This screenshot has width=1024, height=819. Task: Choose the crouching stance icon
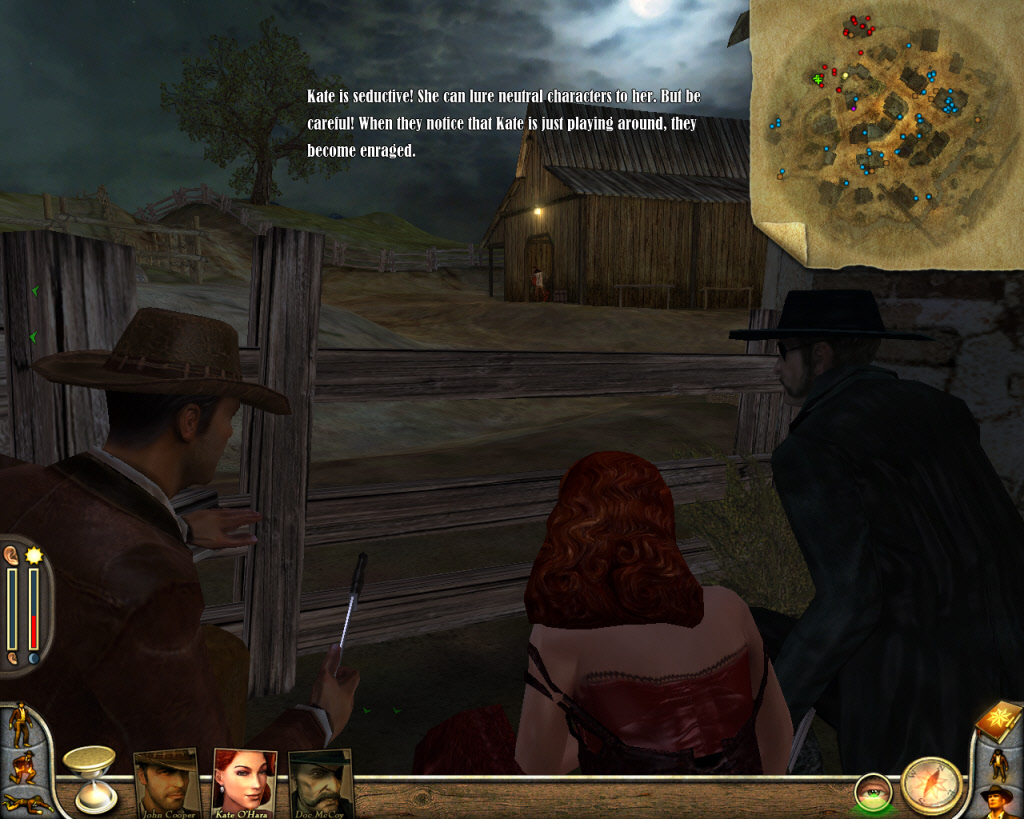tap(21, 767)
